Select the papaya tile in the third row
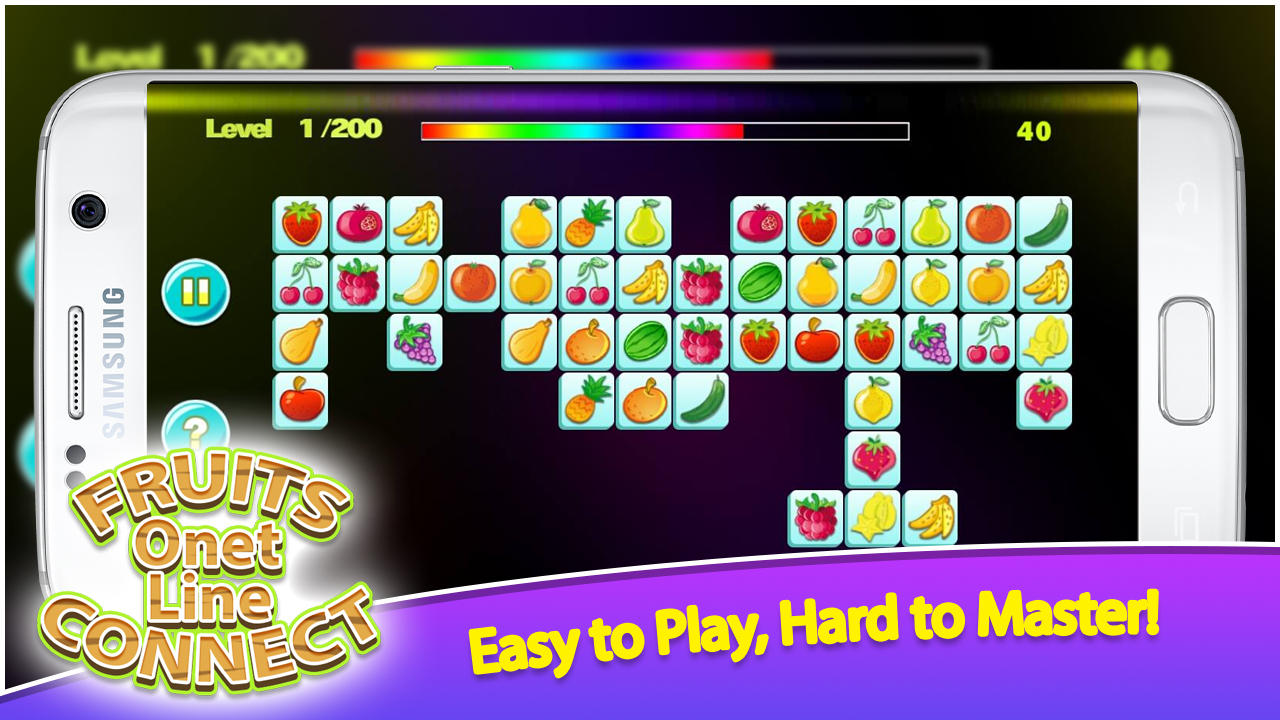Screen dimensions: 1280x720 [x=300, y=341]
